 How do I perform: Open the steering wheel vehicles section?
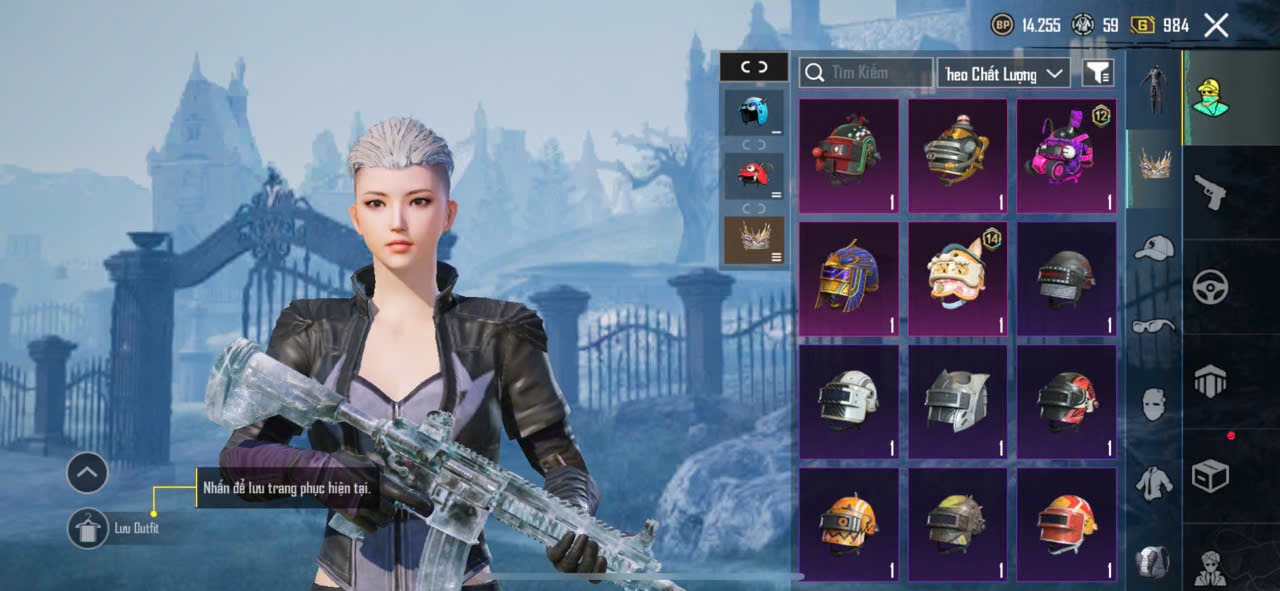click(x=1210, y=287)
